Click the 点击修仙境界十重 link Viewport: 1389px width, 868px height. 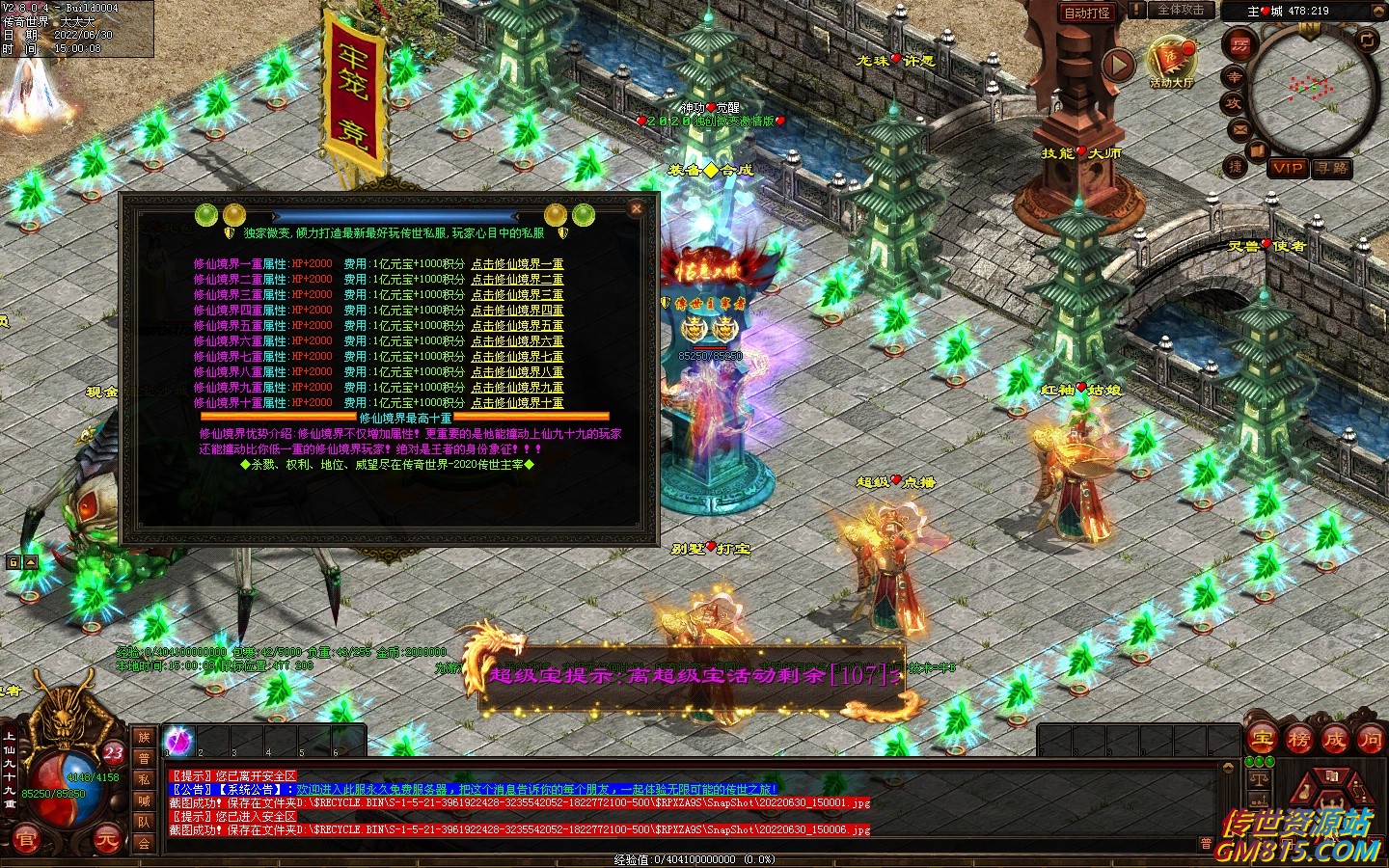[x=517, y=403]
